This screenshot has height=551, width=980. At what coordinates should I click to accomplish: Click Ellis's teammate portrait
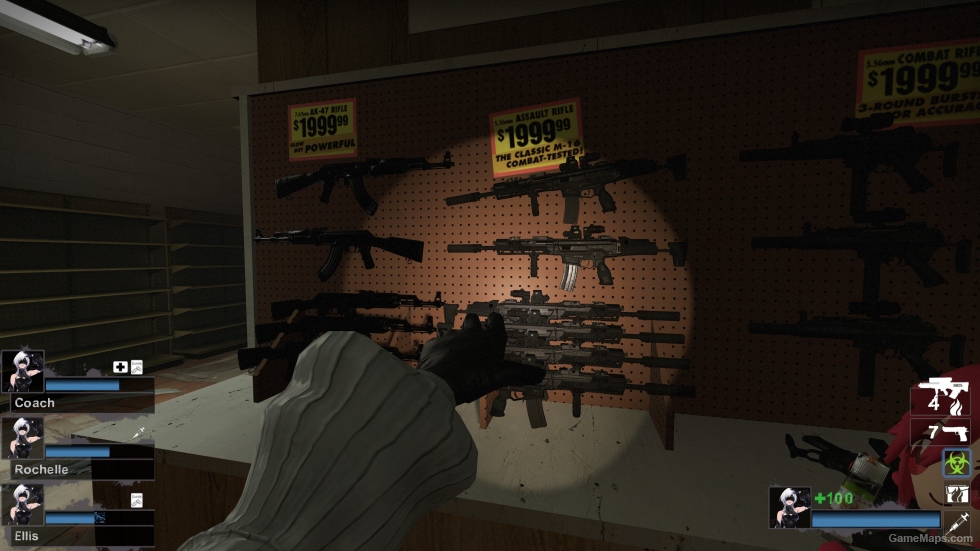22,504
